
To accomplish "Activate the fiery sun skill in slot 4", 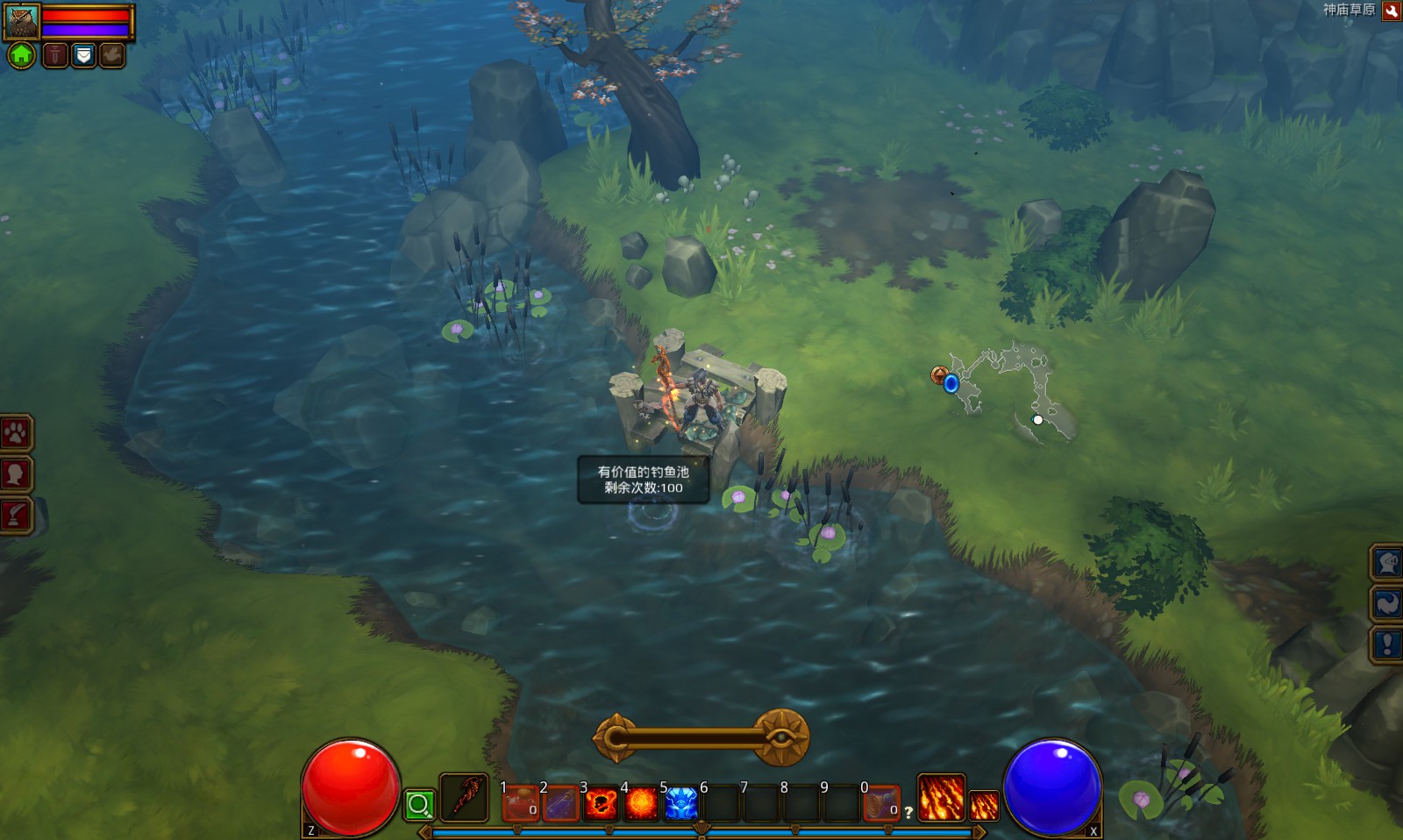I will click(641, 803).
